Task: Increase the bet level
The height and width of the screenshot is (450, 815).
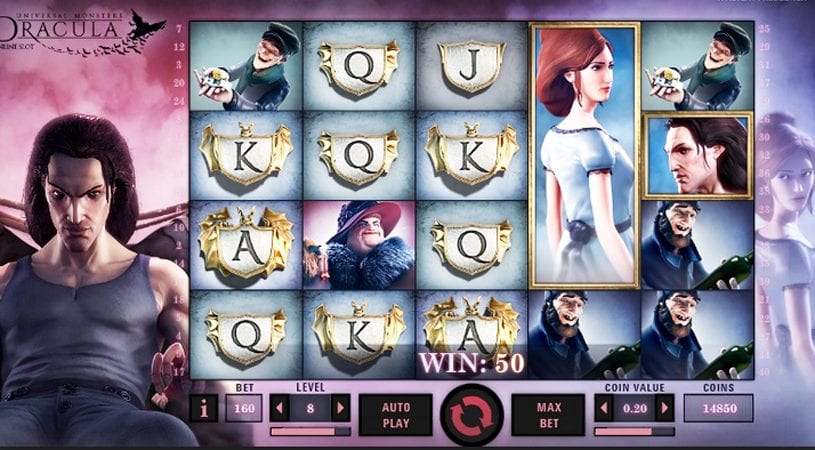Action: coord(341,408)
